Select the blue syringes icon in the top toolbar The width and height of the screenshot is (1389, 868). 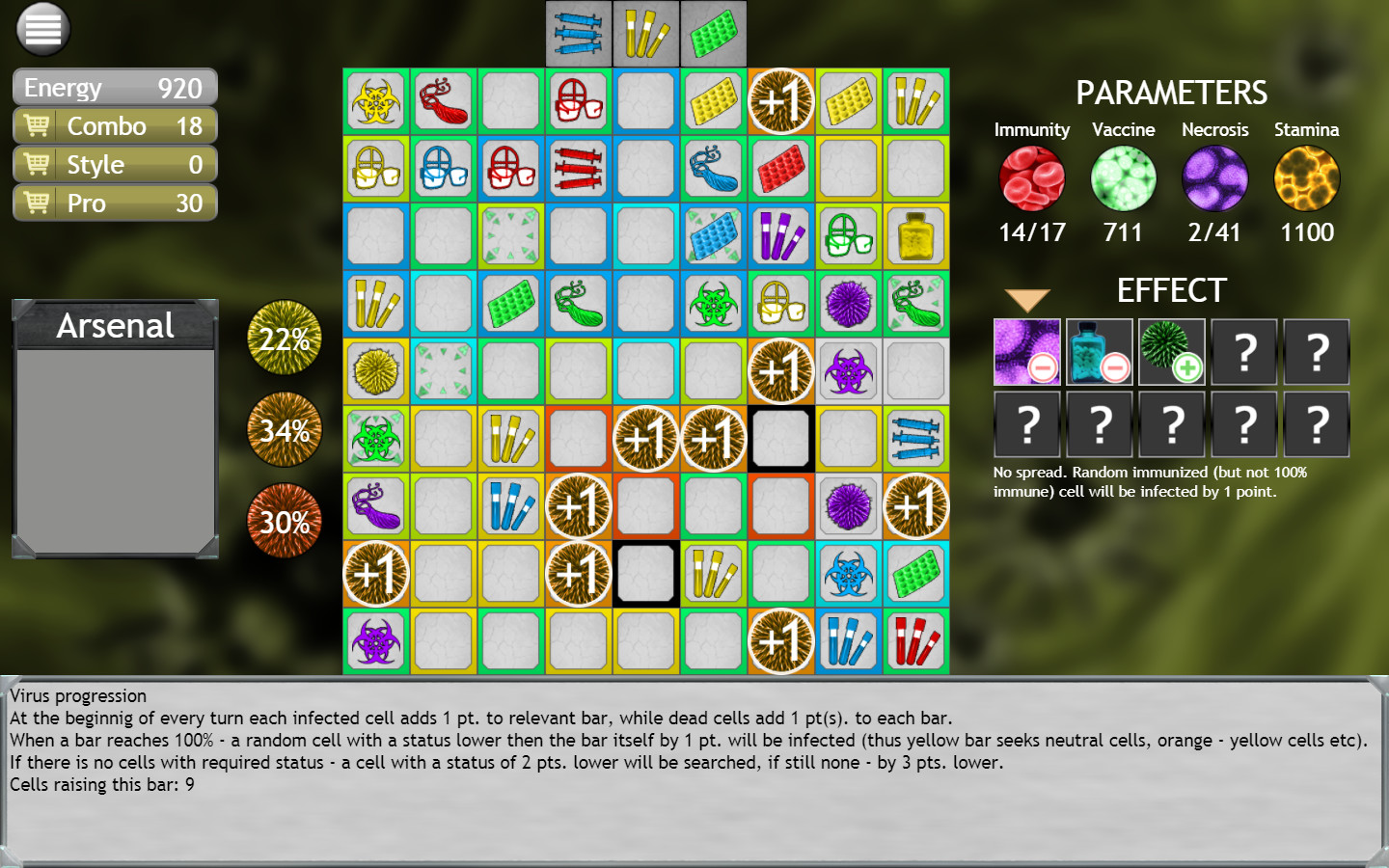[578, 32]
